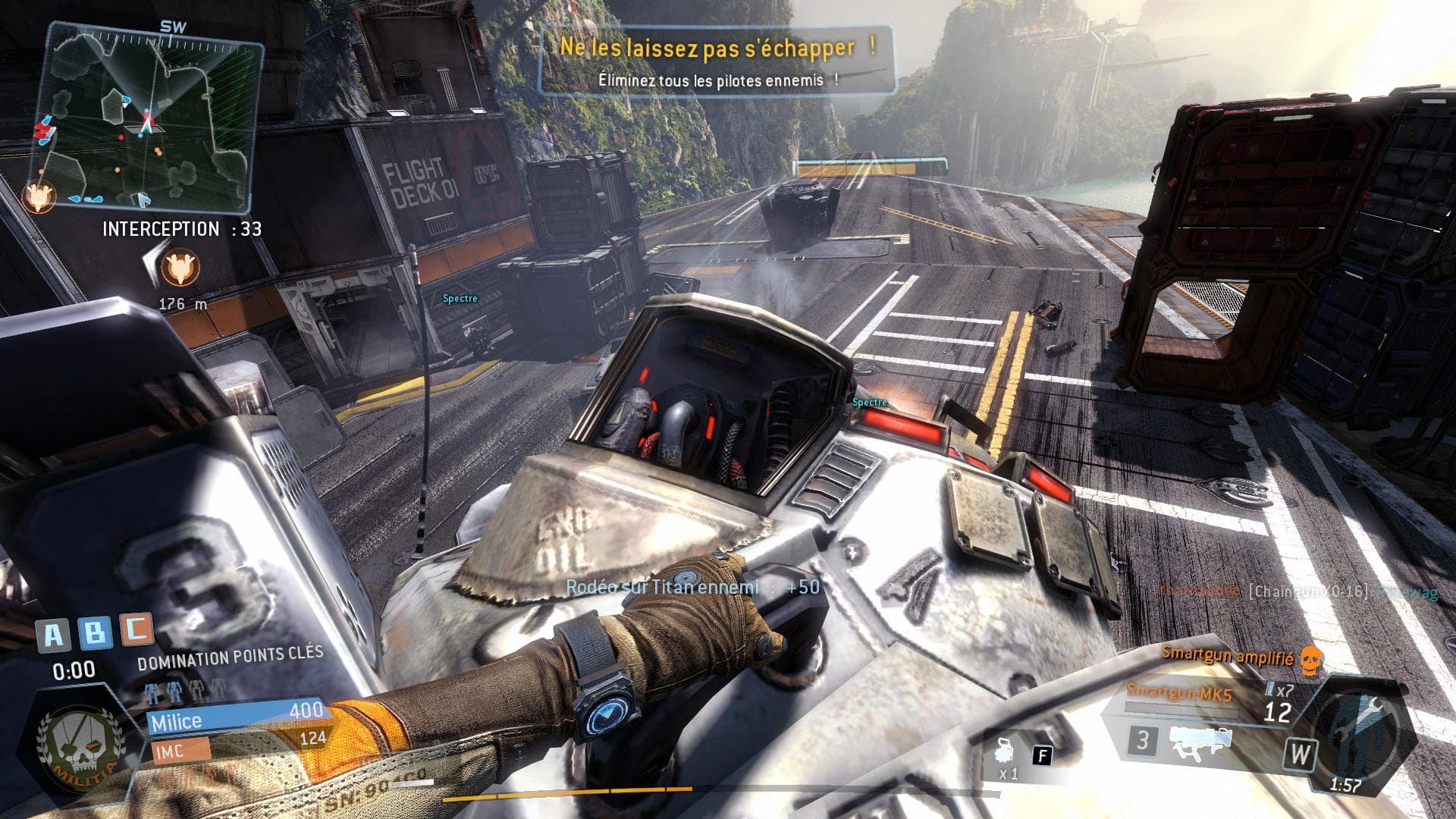Image resolution: width=1456 pixels, height=819 pixels.
Task: Toggle domination point A indicator
Action: [x=54, y=632]
